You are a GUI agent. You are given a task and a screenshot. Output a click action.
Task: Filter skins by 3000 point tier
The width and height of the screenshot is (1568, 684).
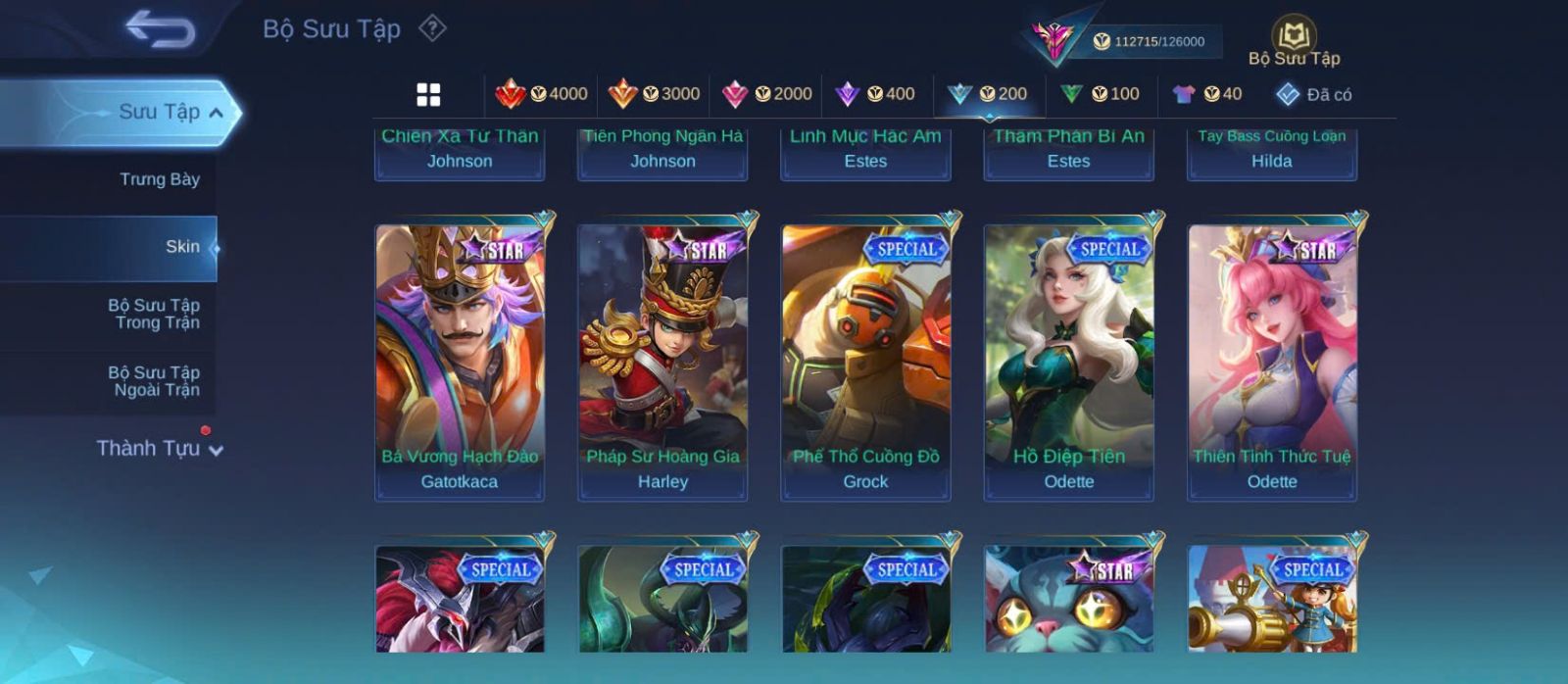point(654,94)
